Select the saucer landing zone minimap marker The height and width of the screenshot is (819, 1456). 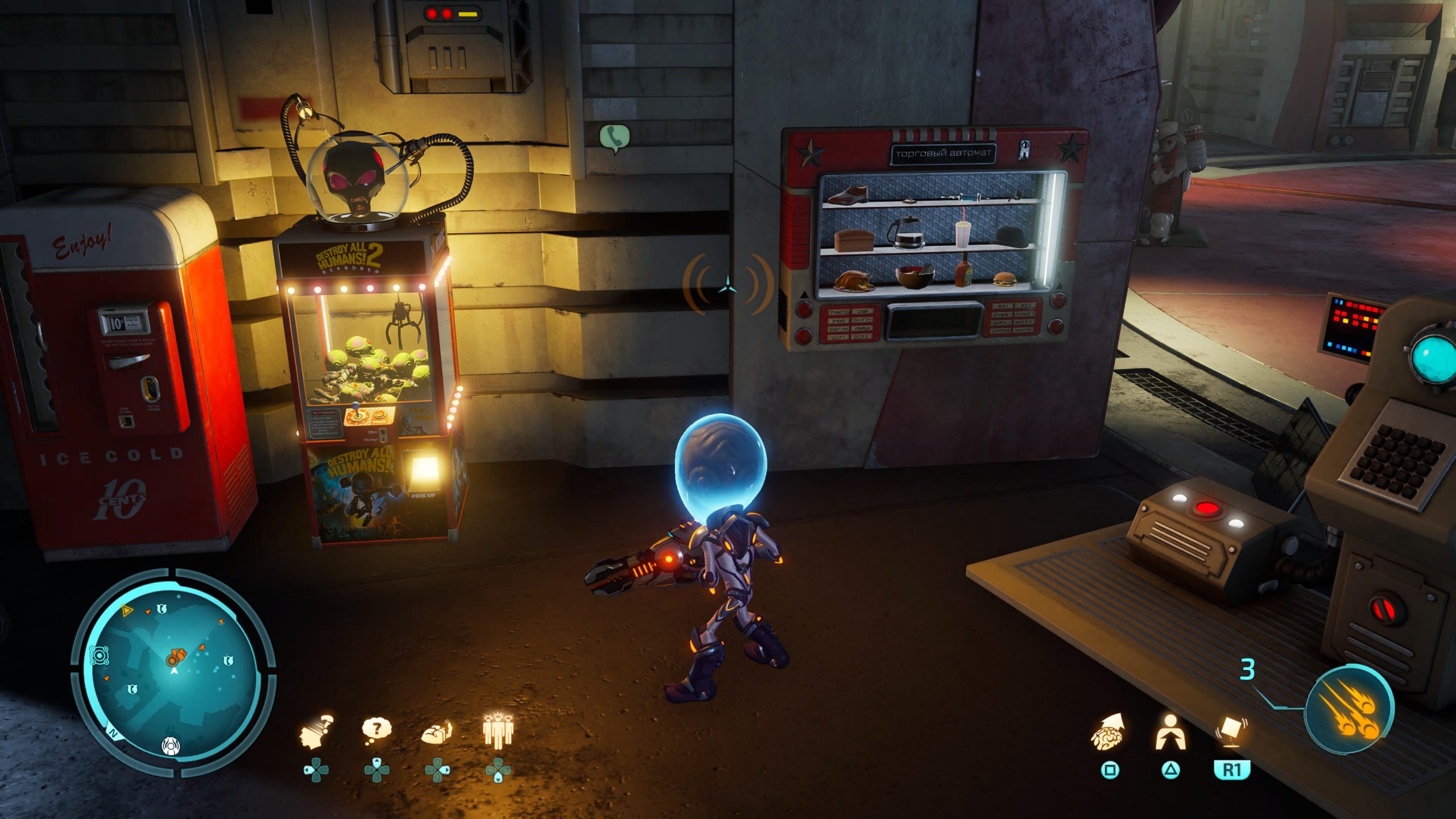[100, 656]
